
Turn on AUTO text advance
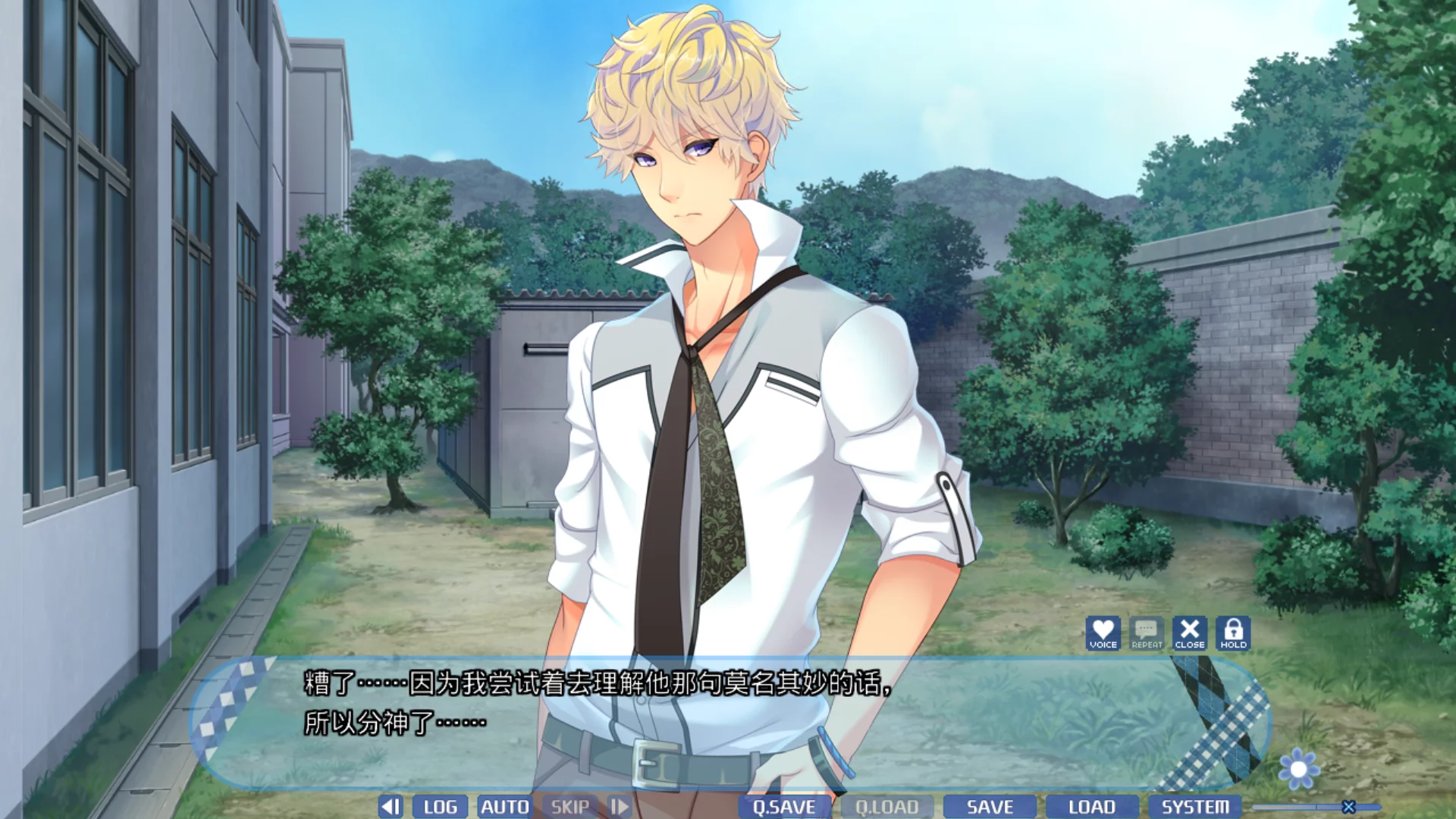(x=505, y=807)
